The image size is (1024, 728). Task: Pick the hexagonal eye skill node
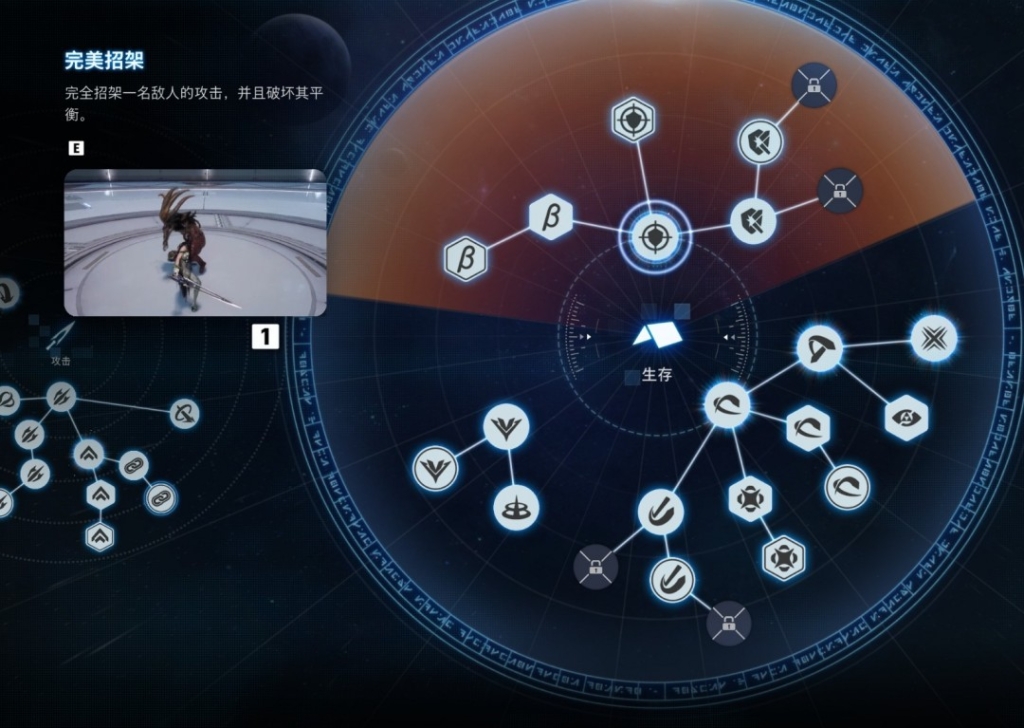tap(907, 418)
